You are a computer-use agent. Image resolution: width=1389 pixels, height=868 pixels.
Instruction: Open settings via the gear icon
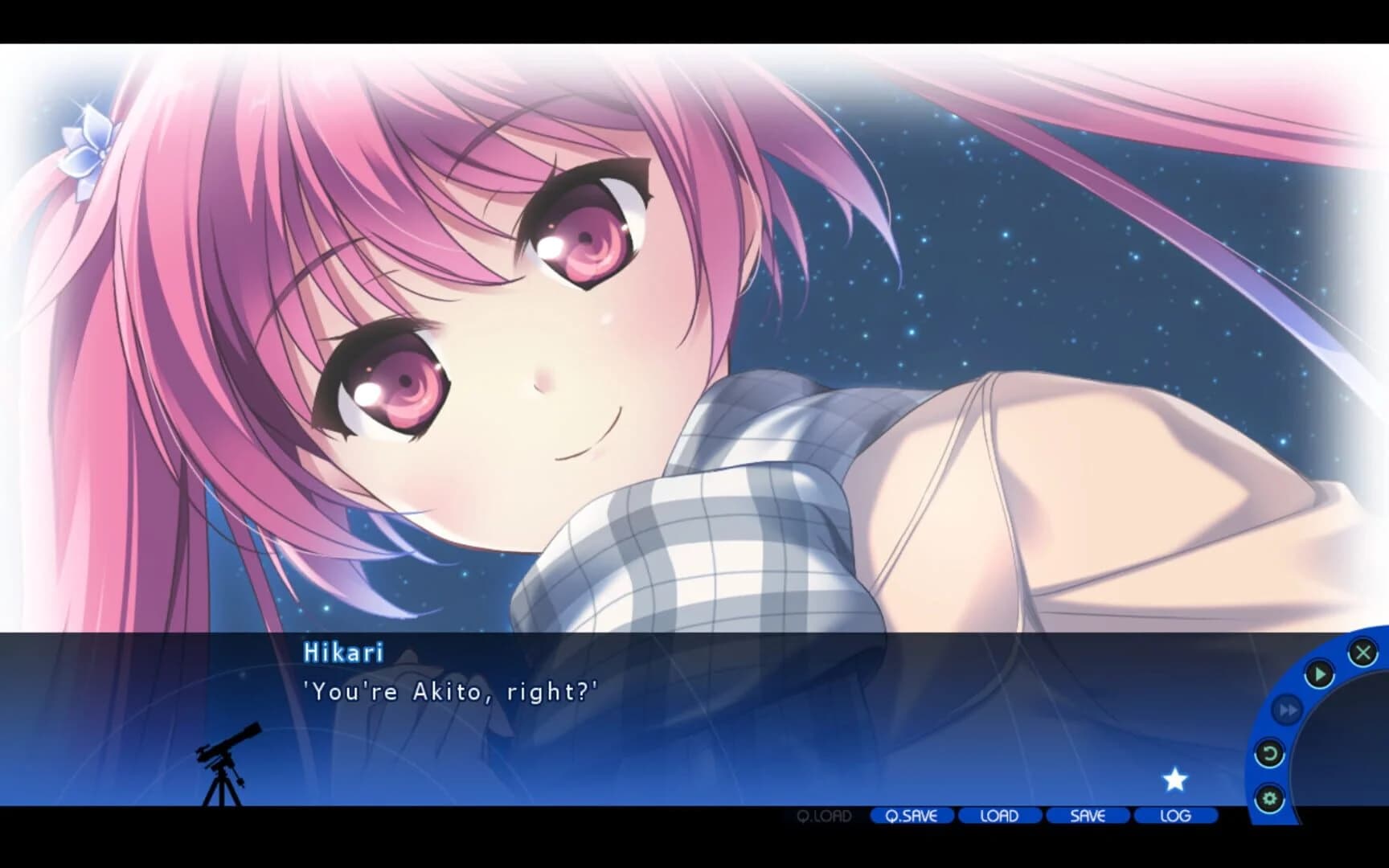point(1269,797)
